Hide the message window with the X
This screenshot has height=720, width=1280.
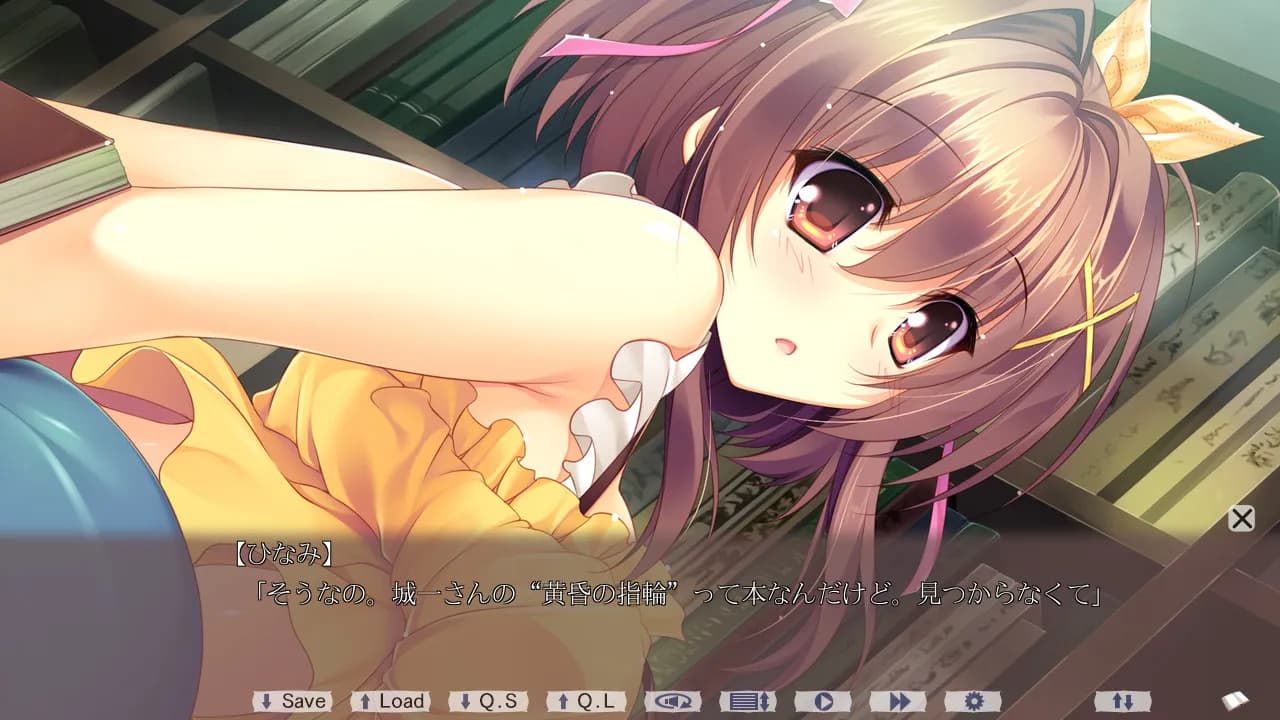point(1240,519)
